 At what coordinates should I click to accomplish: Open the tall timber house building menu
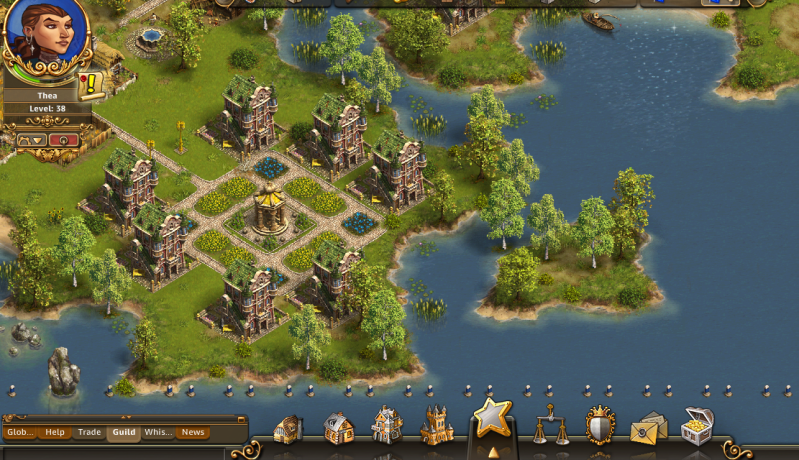coord(387,425)
